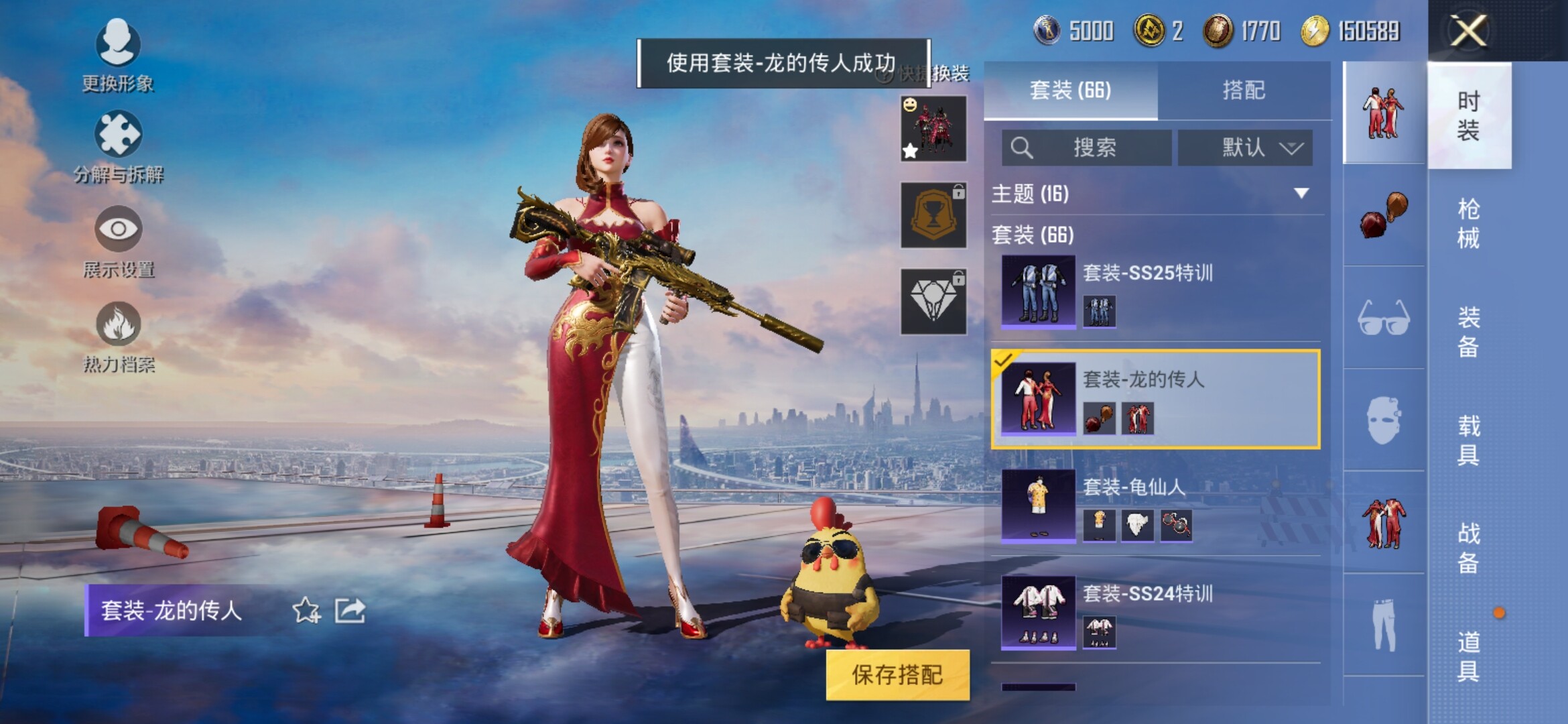Open the 默认 sort dropdown

click(1245, 147)
